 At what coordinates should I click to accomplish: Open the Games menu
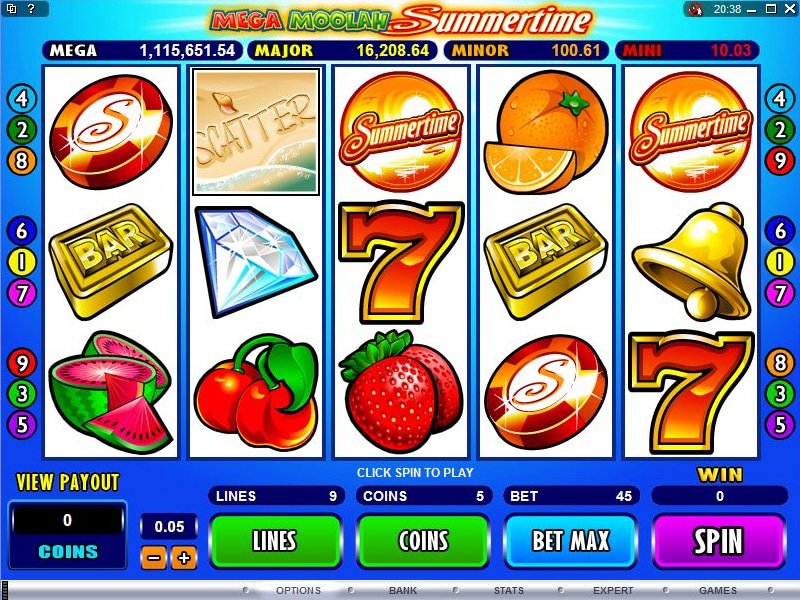click(718, 591)
